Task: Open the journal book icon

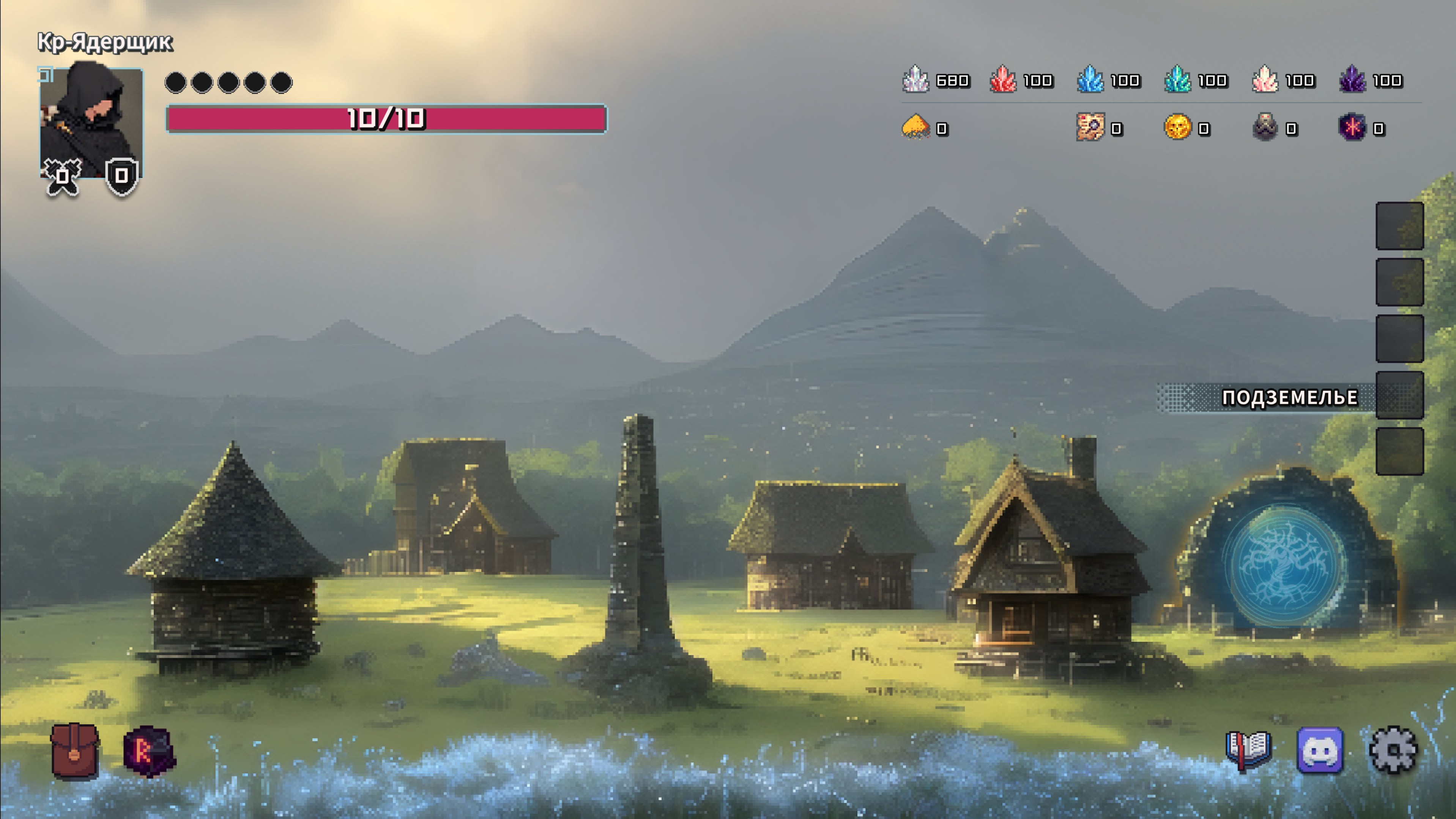Action: (1248, 751)
